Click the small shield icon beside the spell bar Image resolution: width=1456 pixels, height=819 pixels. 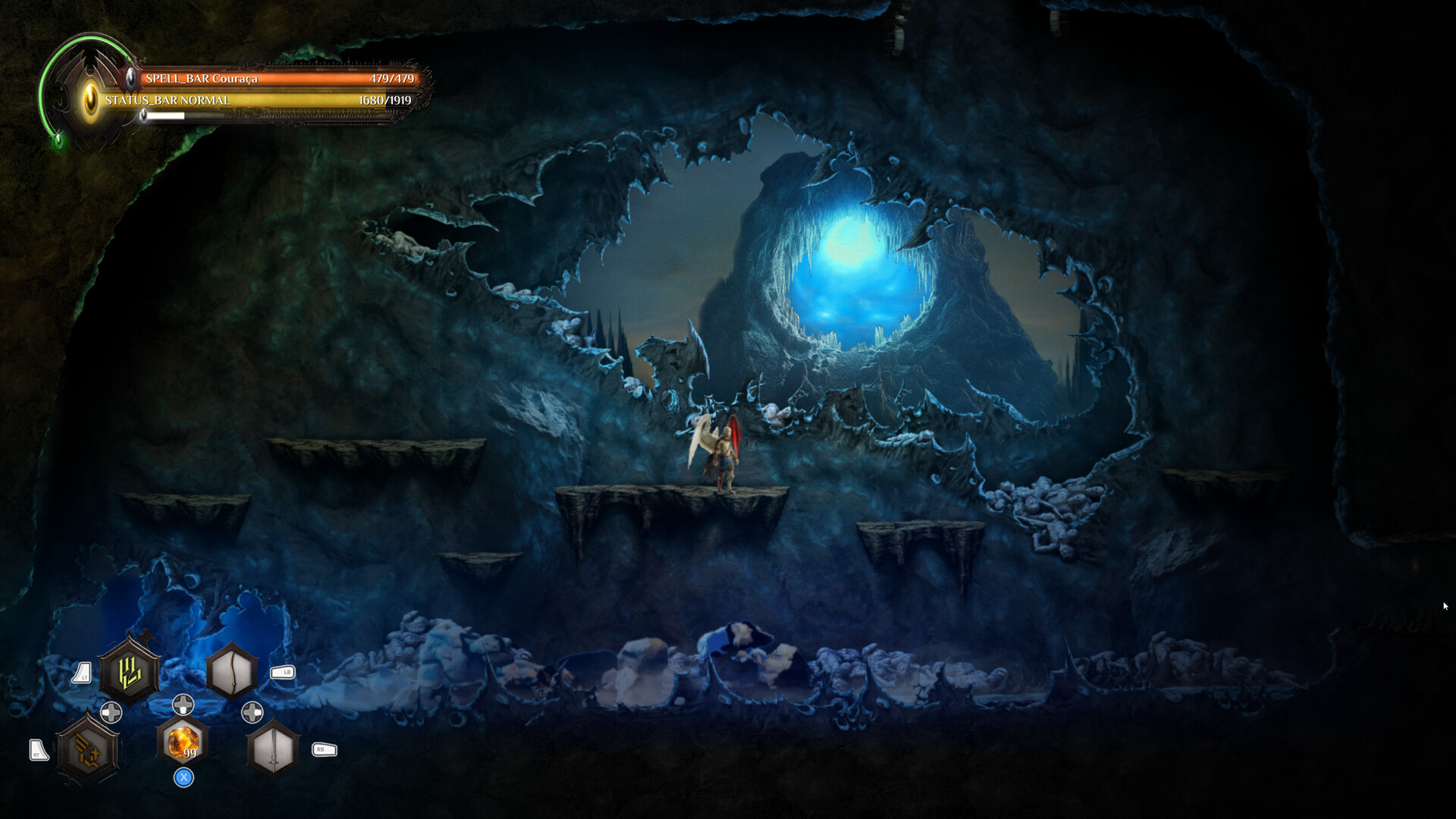click(131, 79)
